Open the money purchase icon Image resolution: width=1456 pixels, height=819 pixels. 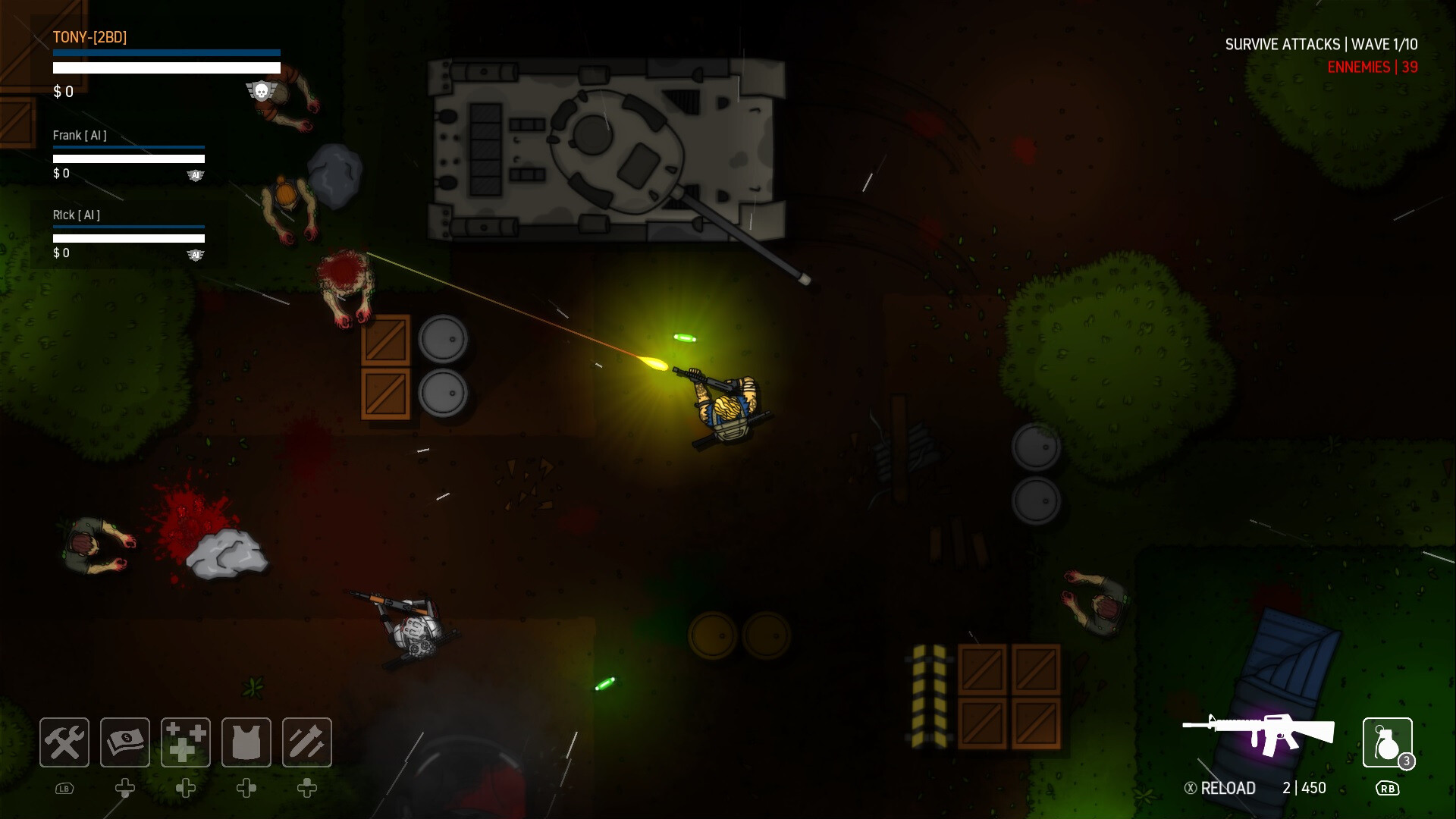click(x=124, y=742)
